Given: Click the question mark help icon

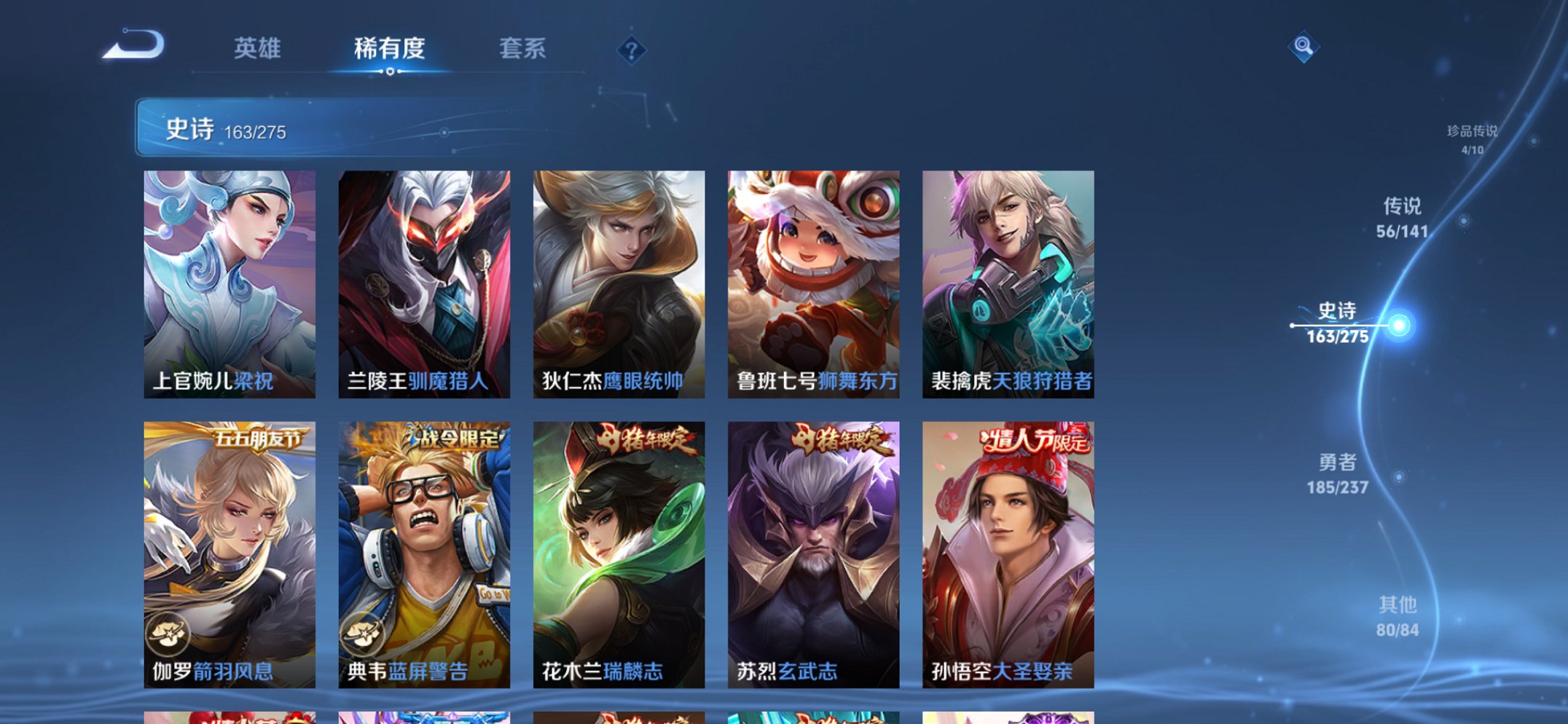Looking at the screenshot, I should [631, 51].
